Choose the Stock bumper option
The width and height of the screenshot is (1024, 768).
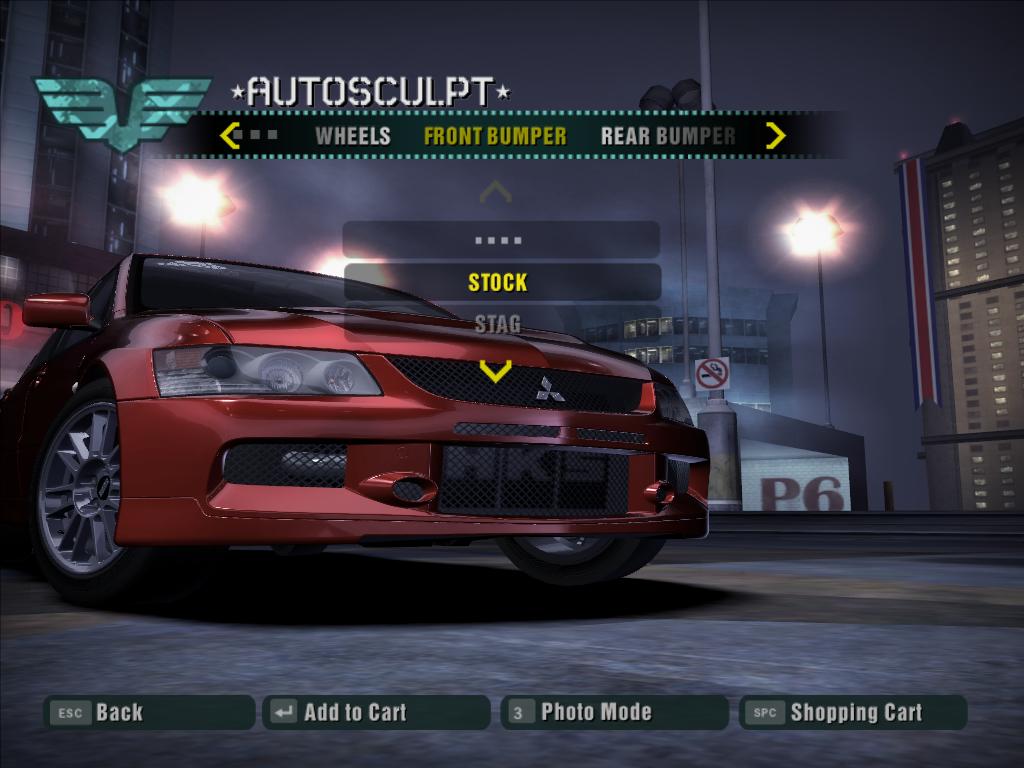point(498,282)
